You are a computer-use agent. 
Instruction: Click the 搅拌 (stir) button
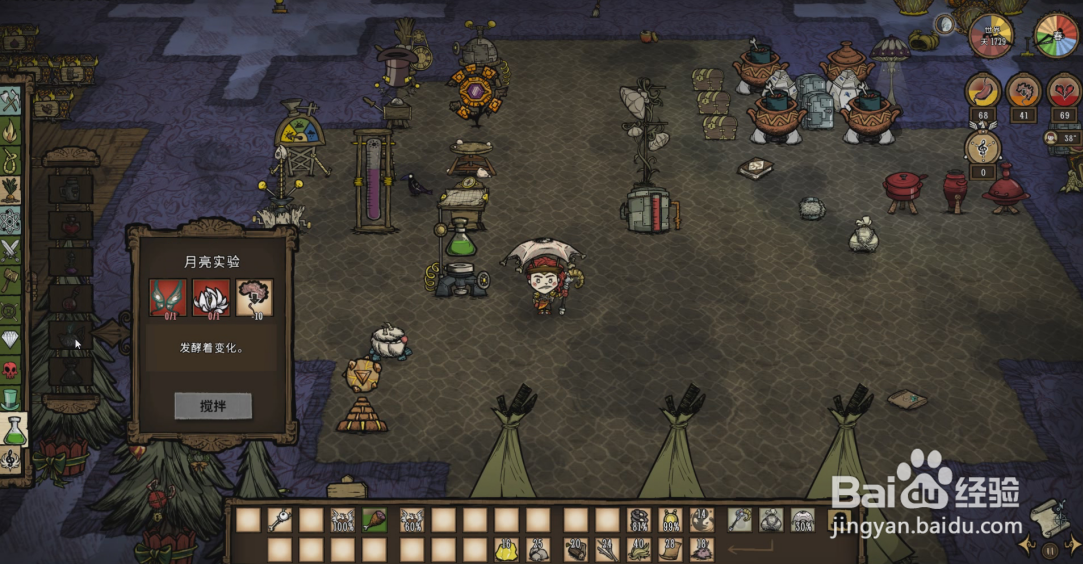(x=212, y=406)
